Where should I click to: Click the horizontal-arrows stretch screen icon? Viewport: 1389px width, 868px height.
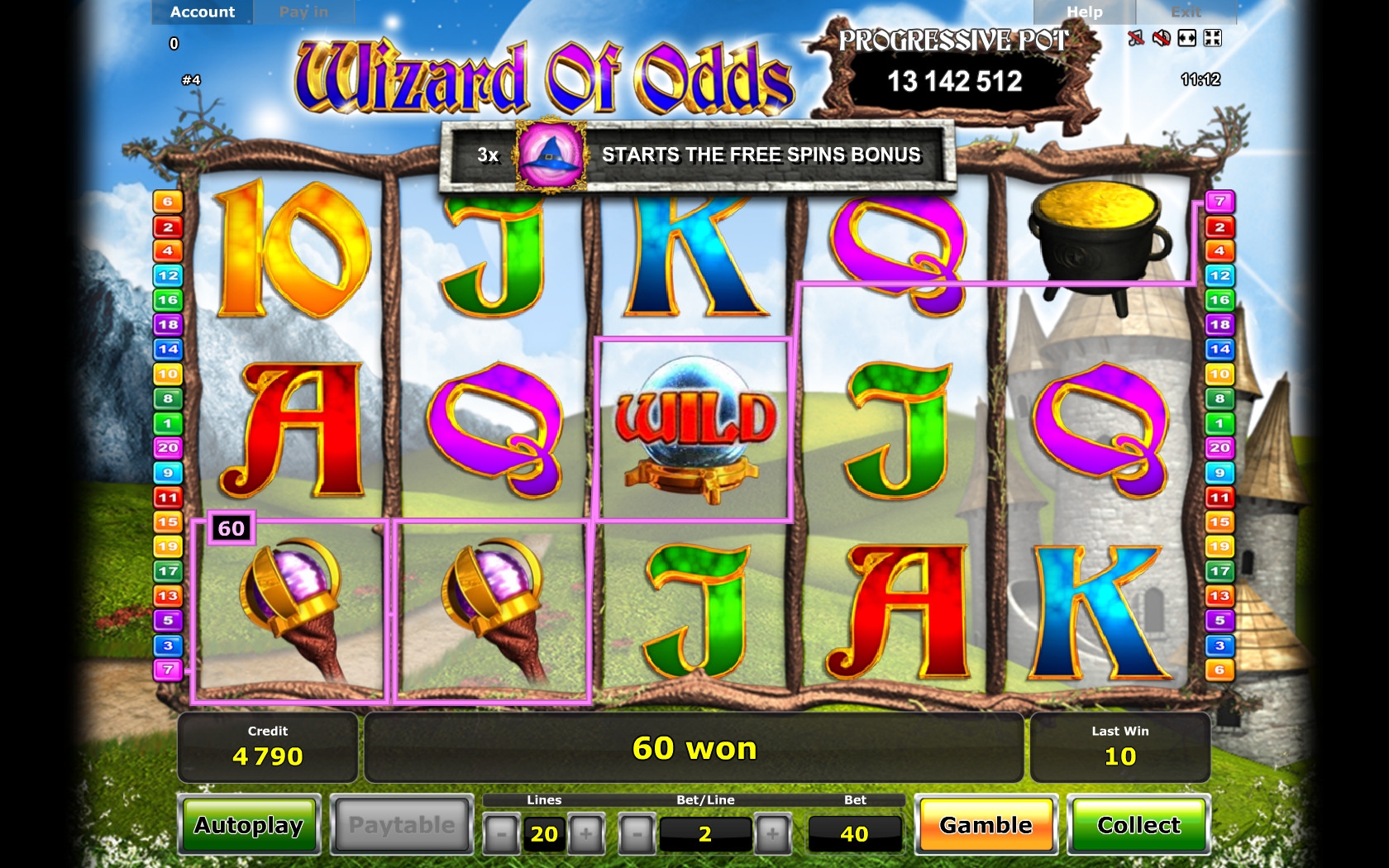tap(1187, 38)
